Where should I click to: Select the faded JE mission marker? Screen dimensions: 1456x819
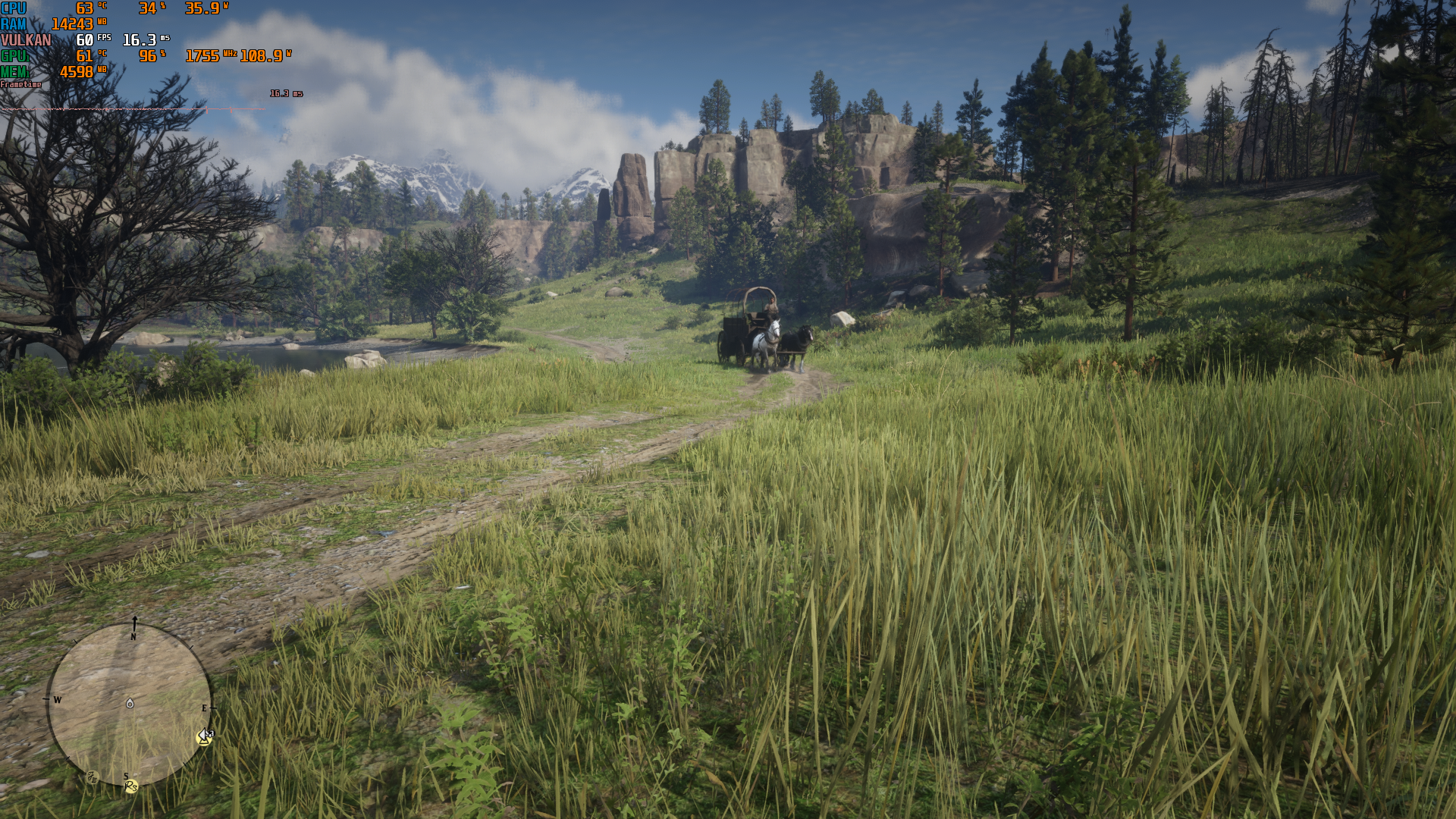coord(93,777)
